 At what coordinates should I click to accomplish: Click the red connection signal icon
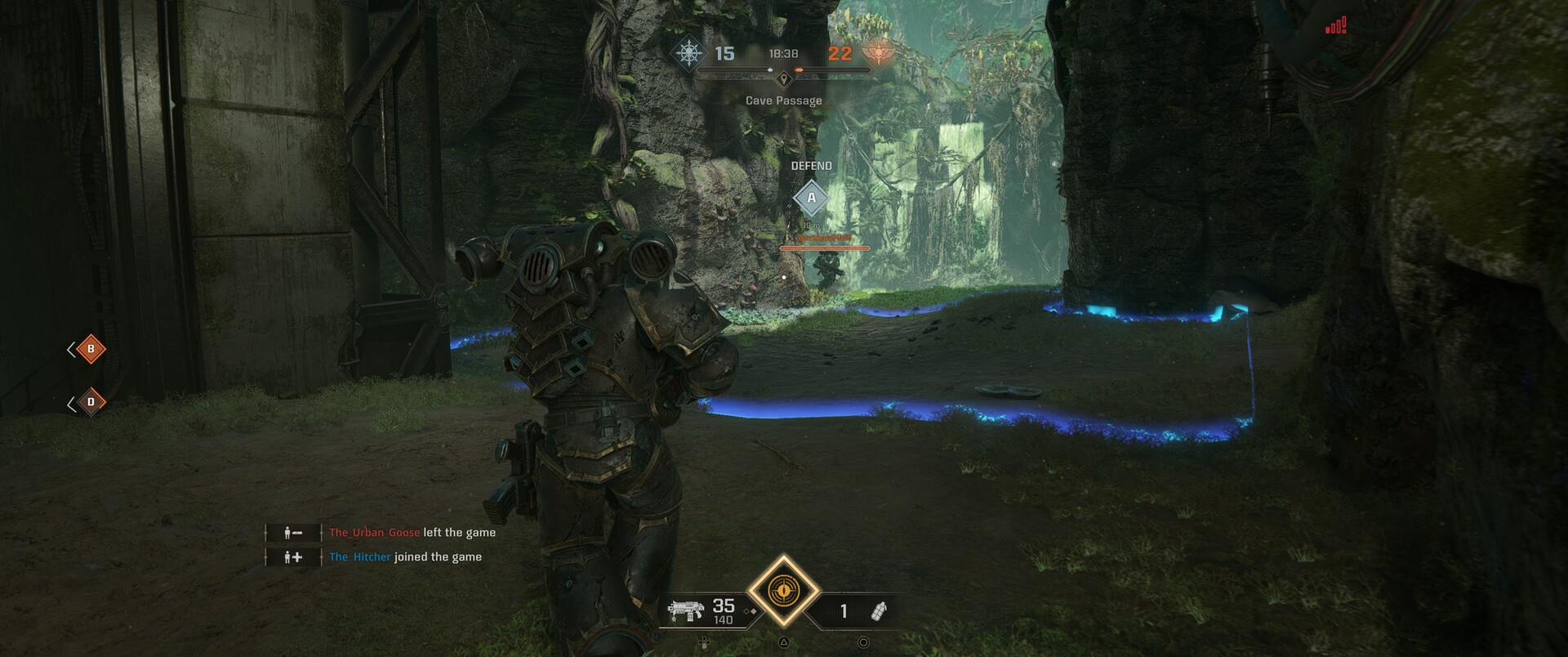tap(1336, 27)
